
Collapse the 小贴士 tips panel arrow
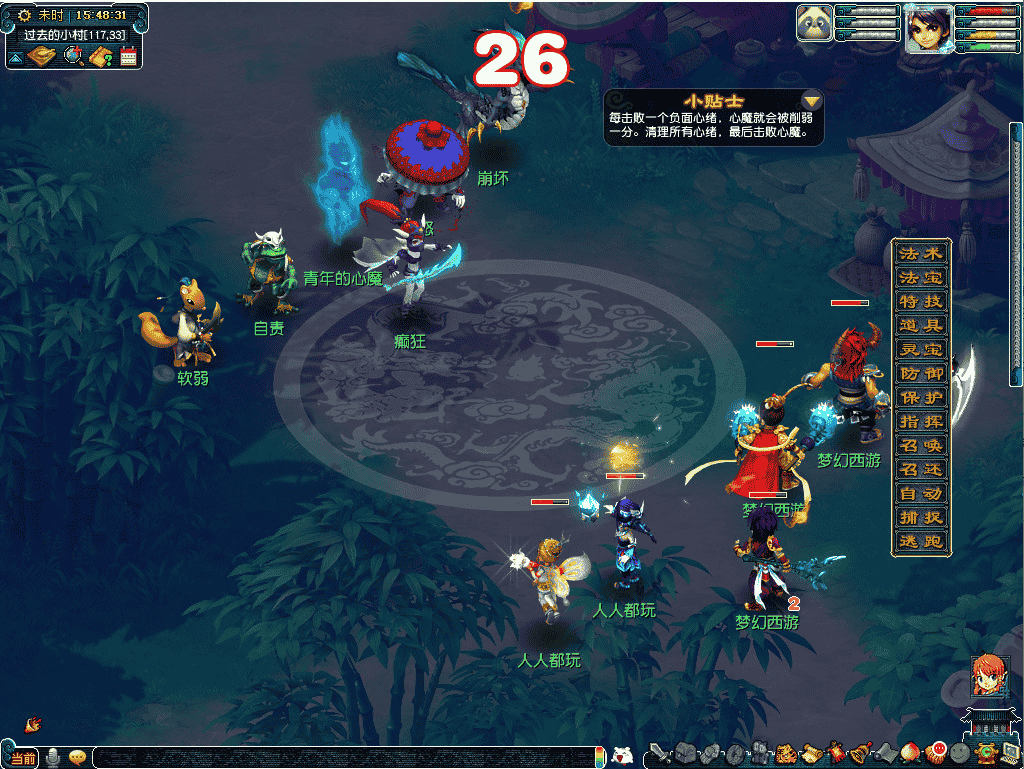[812, 101]
